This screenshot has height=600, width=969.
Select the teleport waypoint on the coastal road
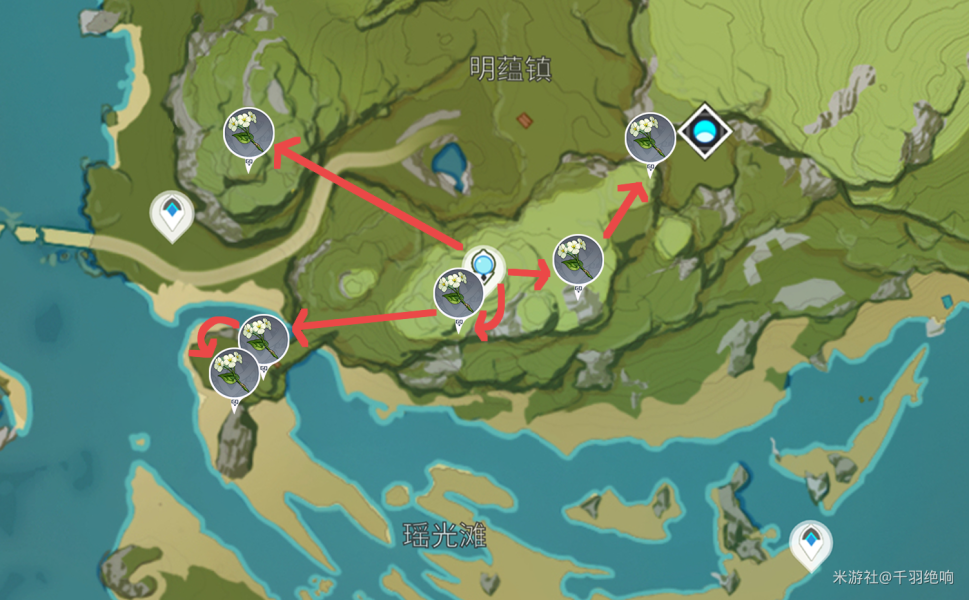pyautogui.click(x=172, y=214)
